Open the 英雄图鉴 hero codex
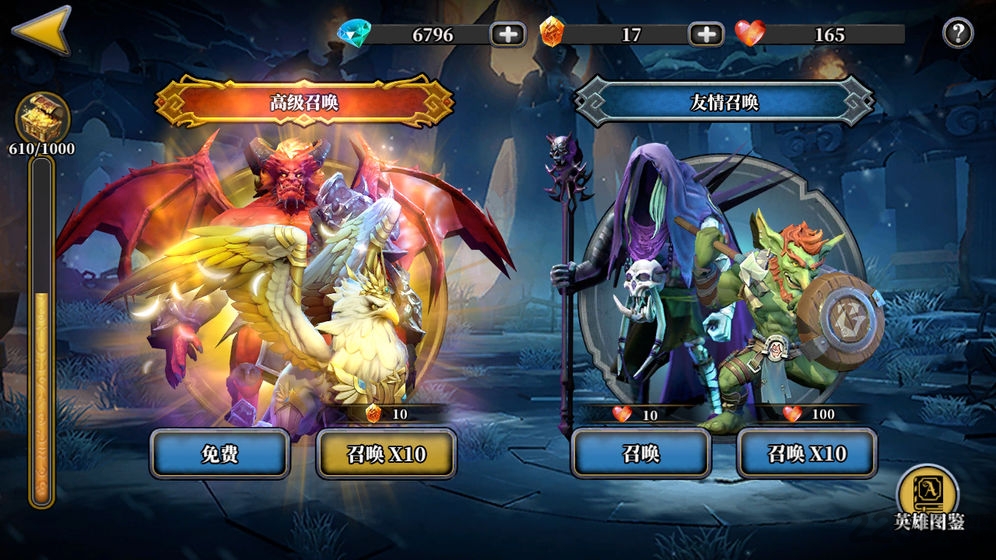Viewport: 996px width, 560px height. click(928, 497)
